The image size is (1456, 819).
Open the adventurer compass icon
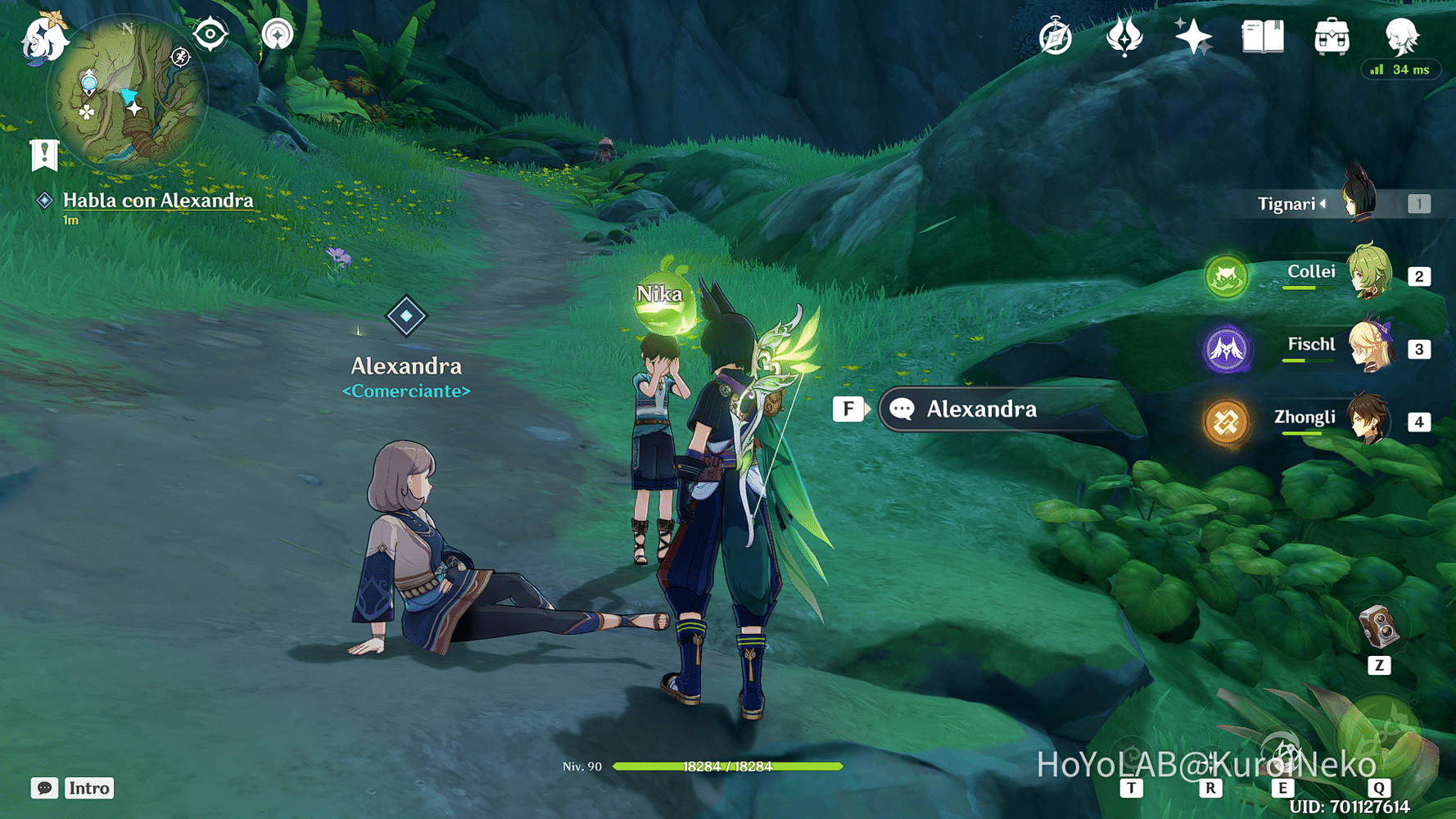click(1055, 38)
